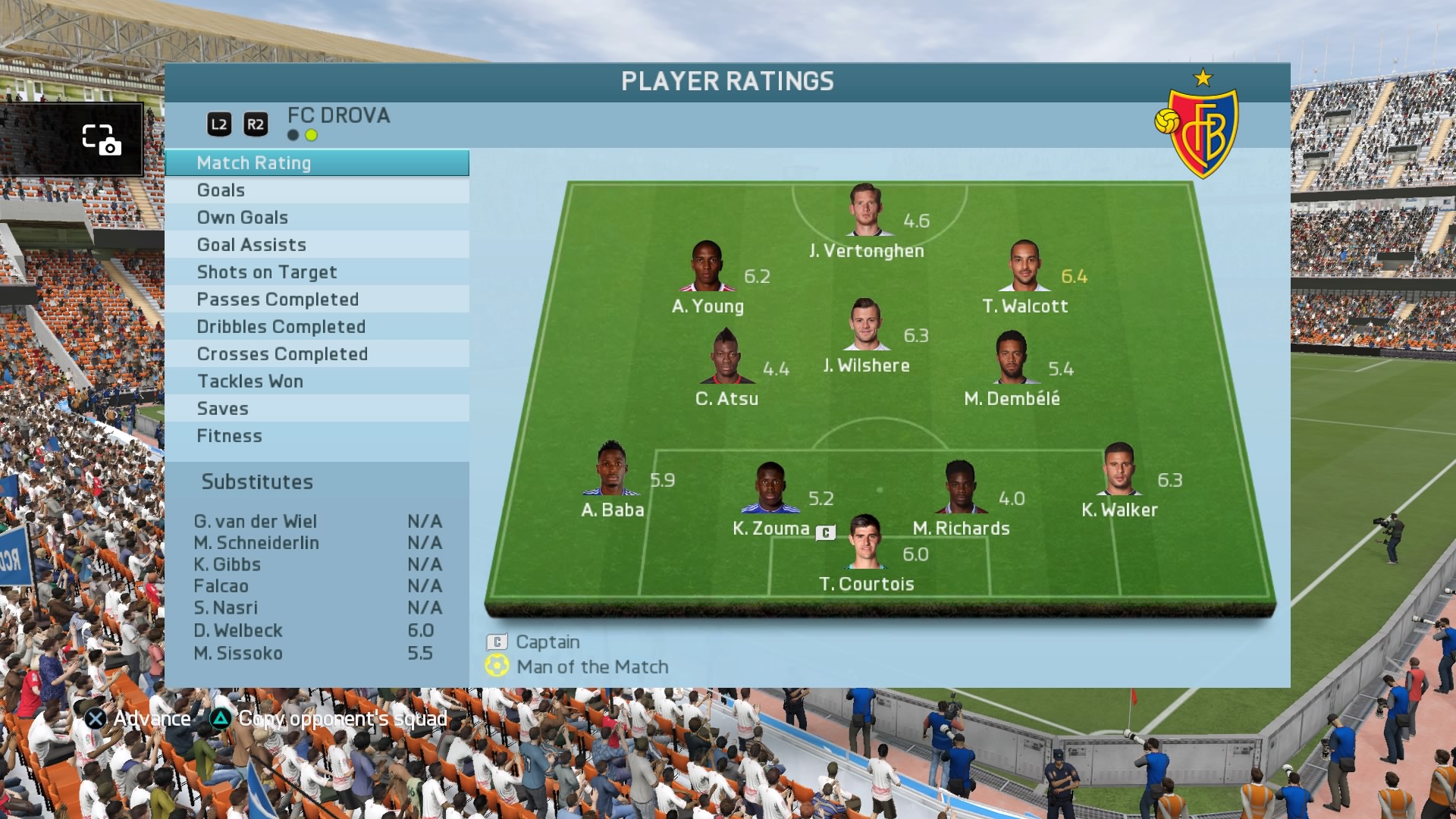Select substitute M. Sissoko row

pos(316,654)
